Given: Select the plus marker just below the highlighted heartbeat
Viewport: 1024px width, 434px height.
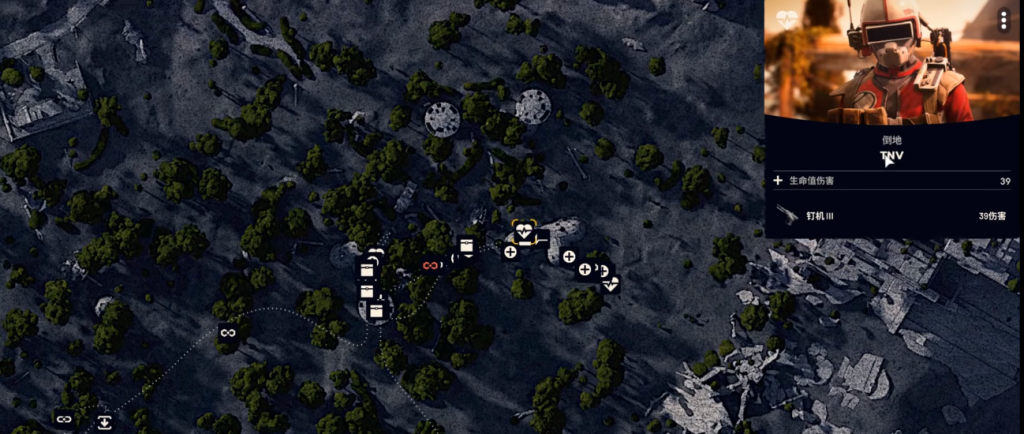Looking at the screenshot, I should (510, 252).
